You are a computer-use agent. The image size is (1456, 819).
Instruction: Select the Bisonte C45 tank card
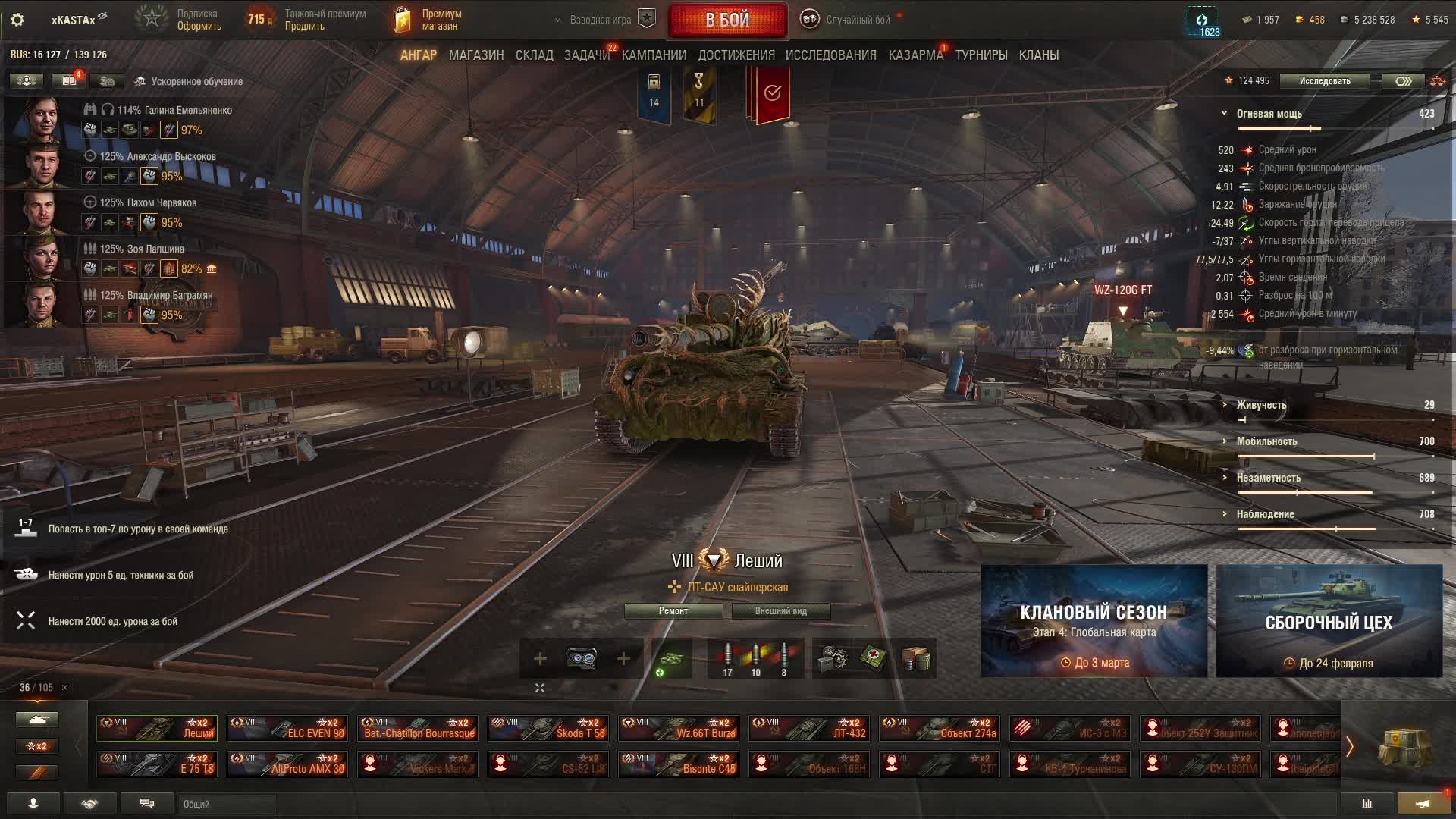(679, 764)
